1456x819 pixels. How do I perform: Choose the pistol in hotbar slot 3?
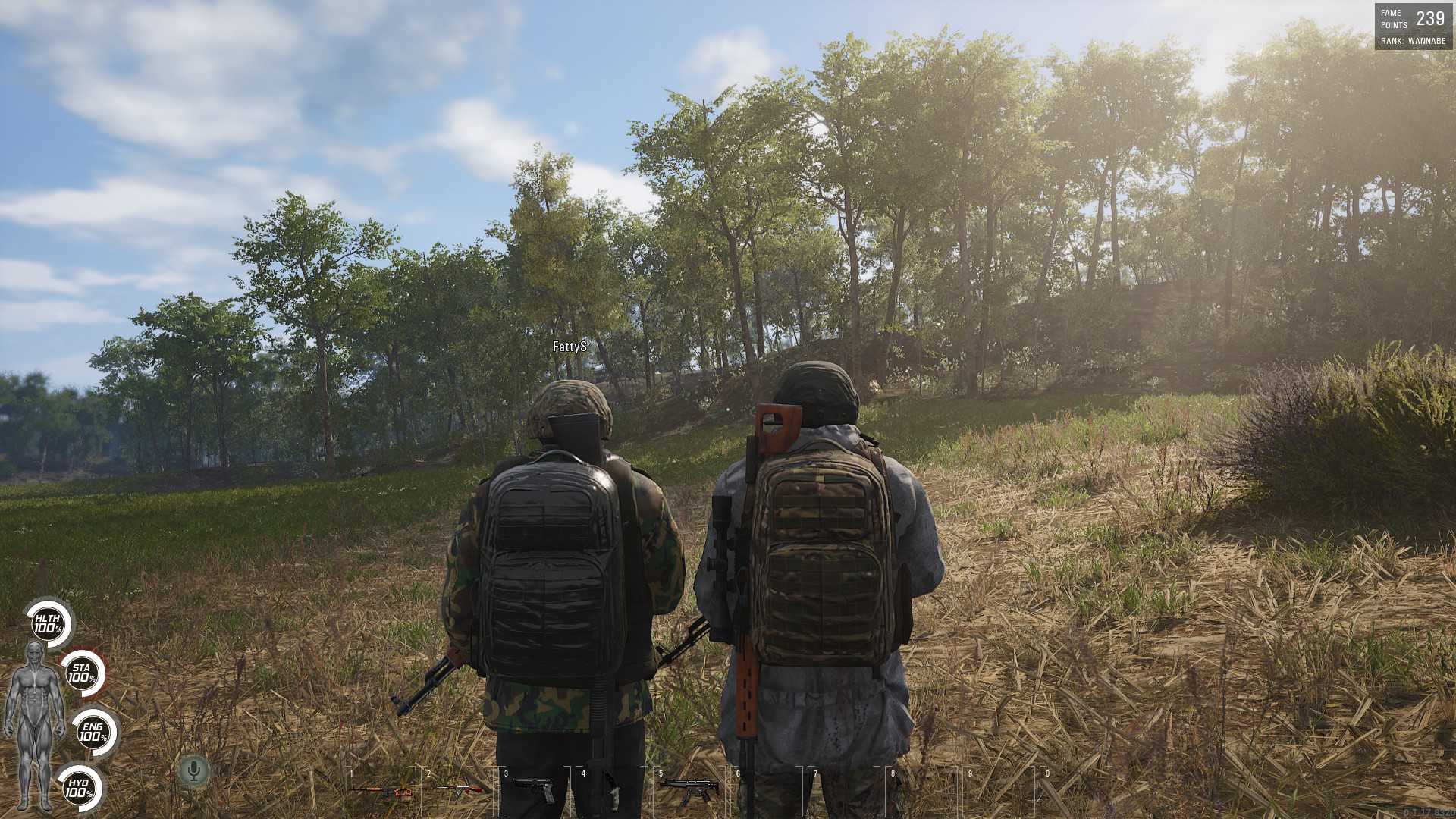535,791
